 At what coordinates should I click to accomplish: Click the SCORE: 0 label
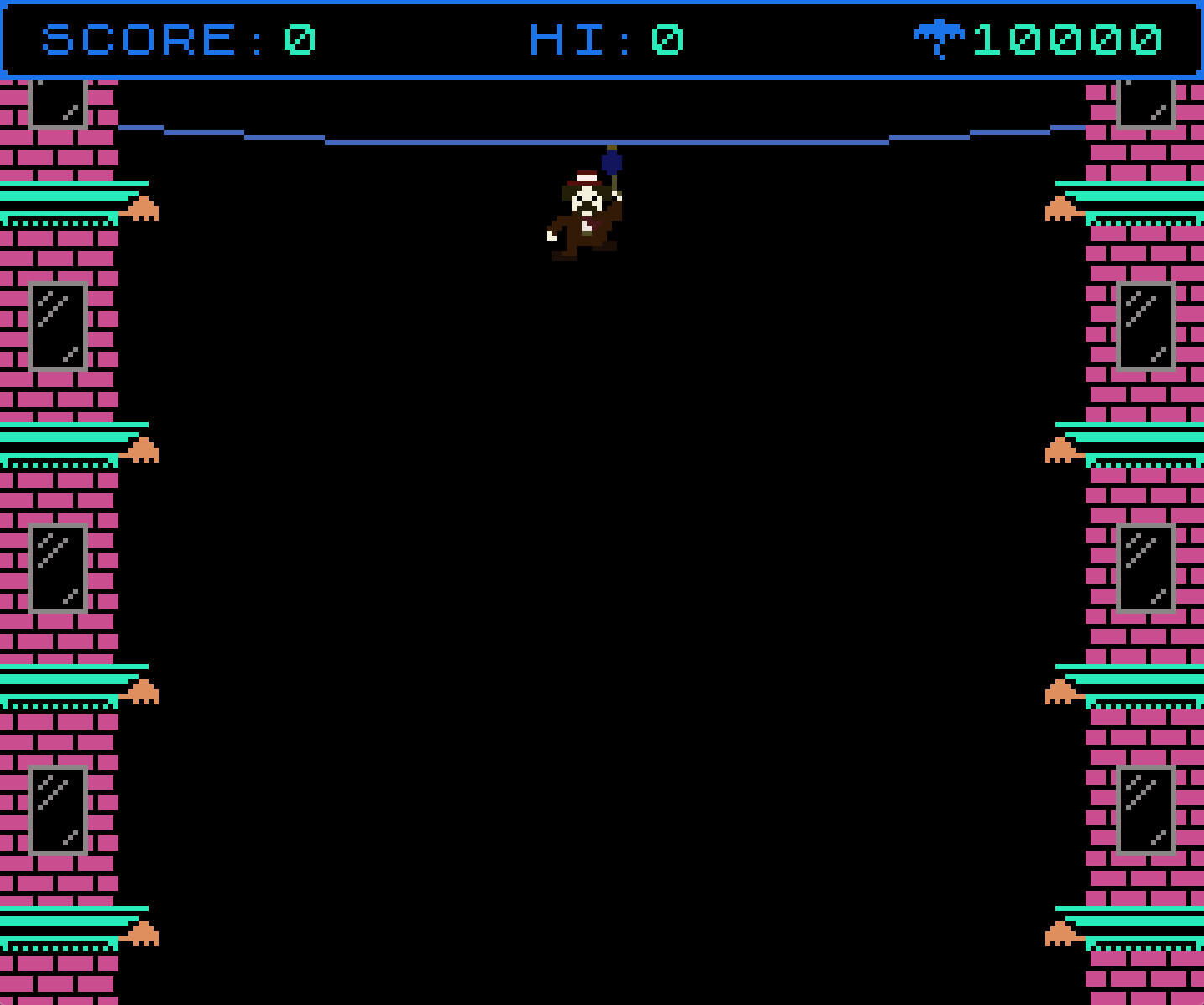tap(176, 39)
